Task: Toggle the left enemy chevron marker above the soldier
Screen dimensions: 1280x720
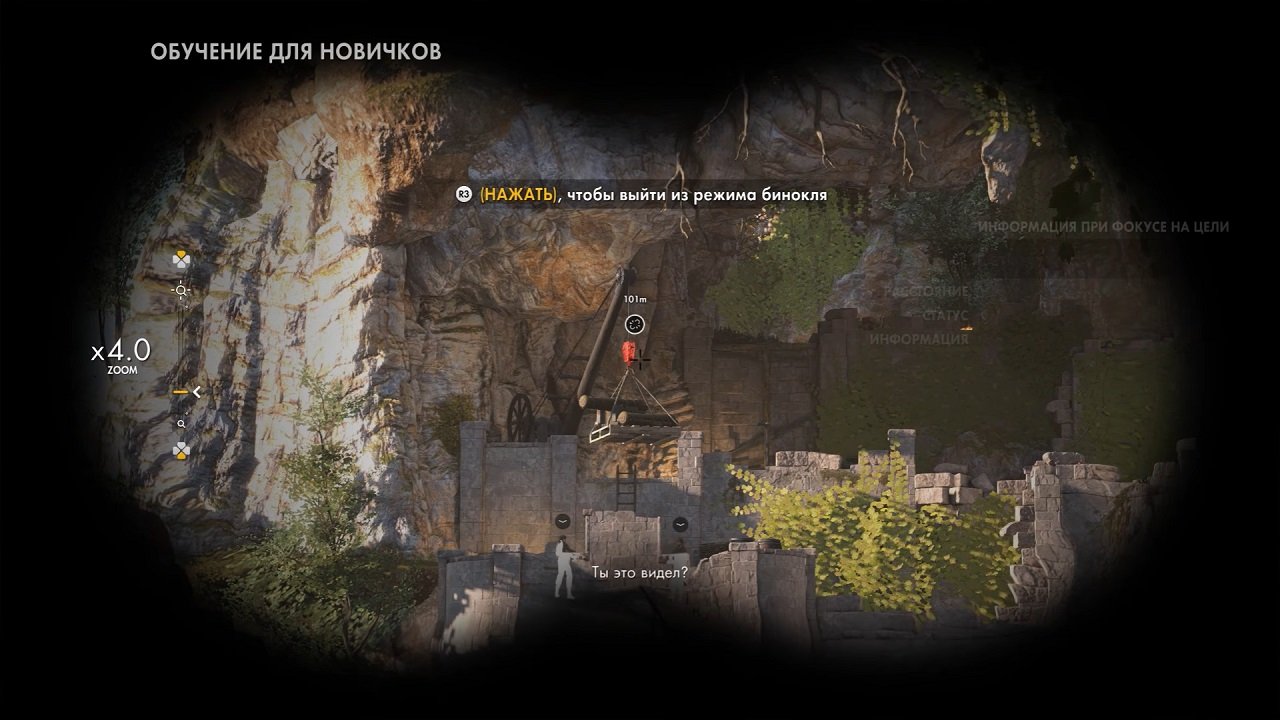Action: tap(565, 522)
